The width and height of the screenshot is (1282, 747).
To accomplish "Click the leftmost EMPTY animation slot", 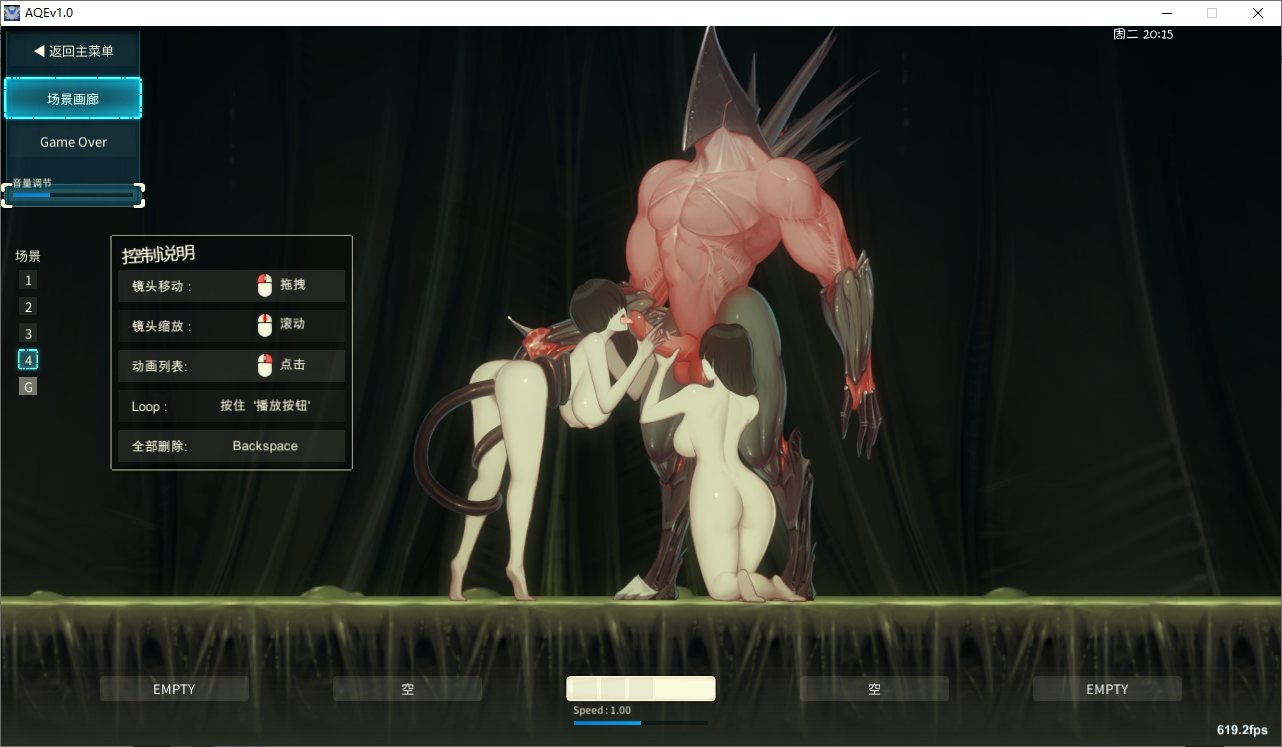I will 174,688.
